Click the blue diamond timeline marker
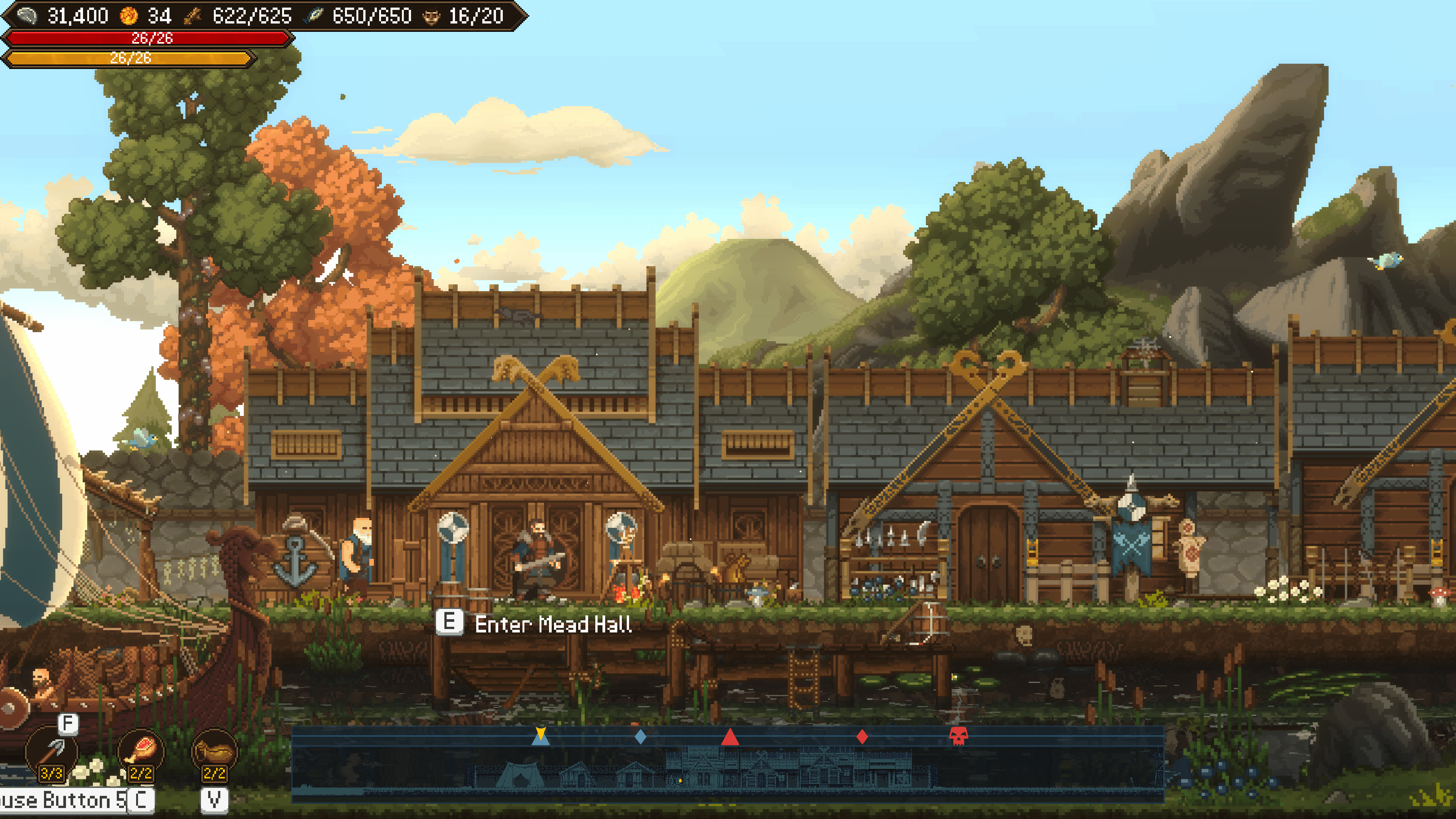The image size is (1456, 819). 640,736
